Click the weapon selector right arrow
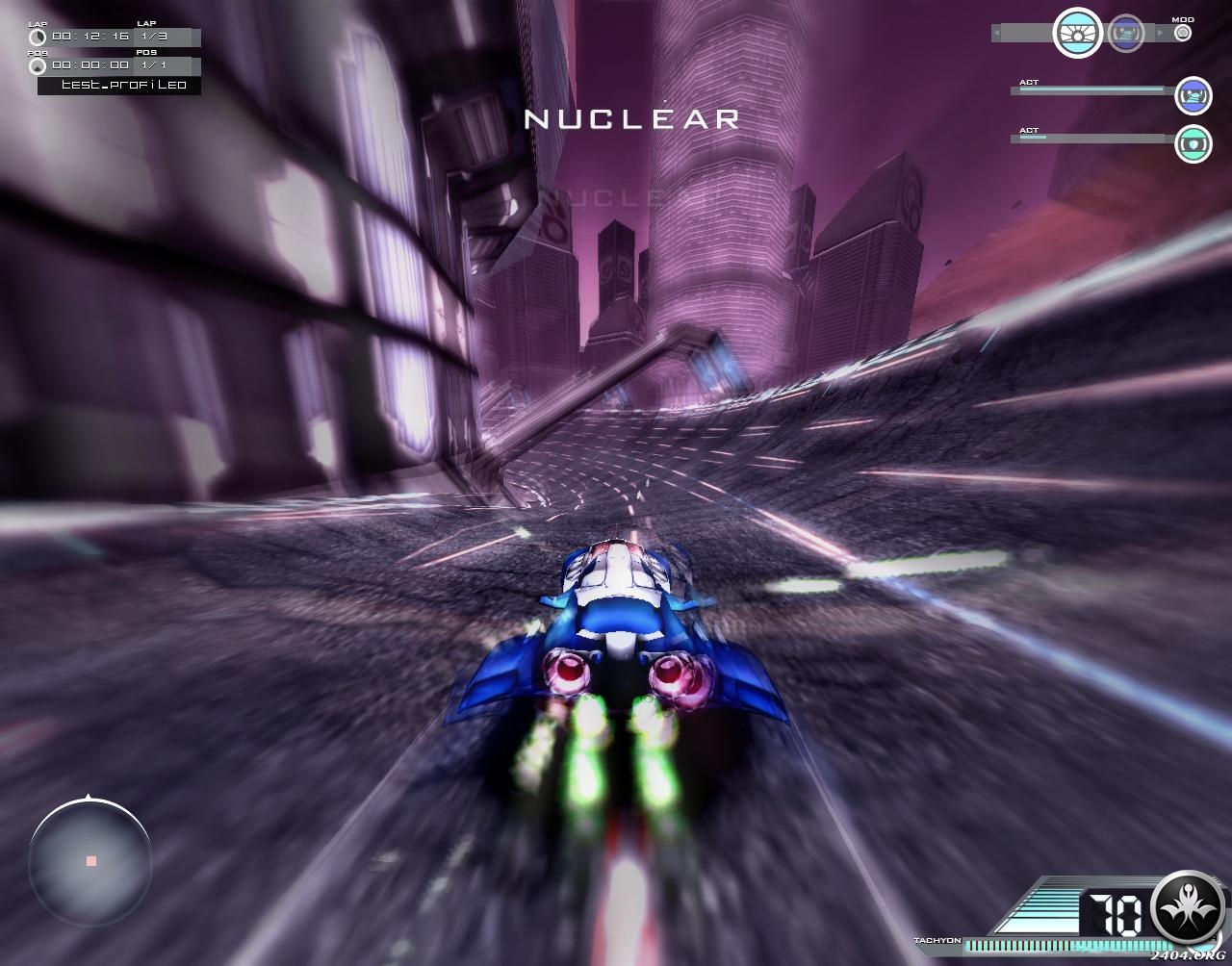 pos(1160,34)
